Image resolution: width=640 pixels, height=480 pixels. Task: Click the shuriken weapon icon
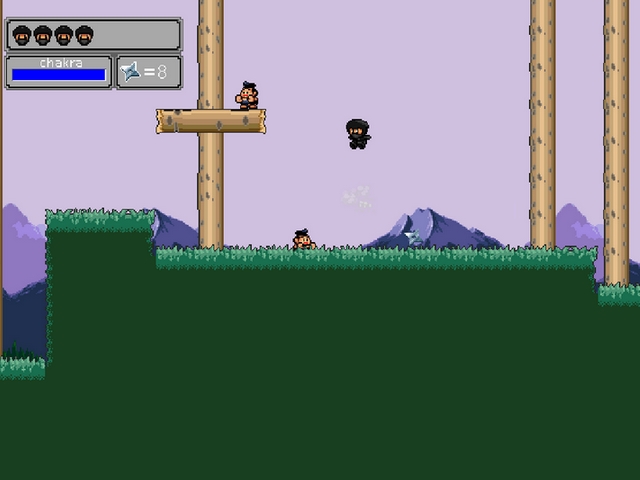[131, 72]
